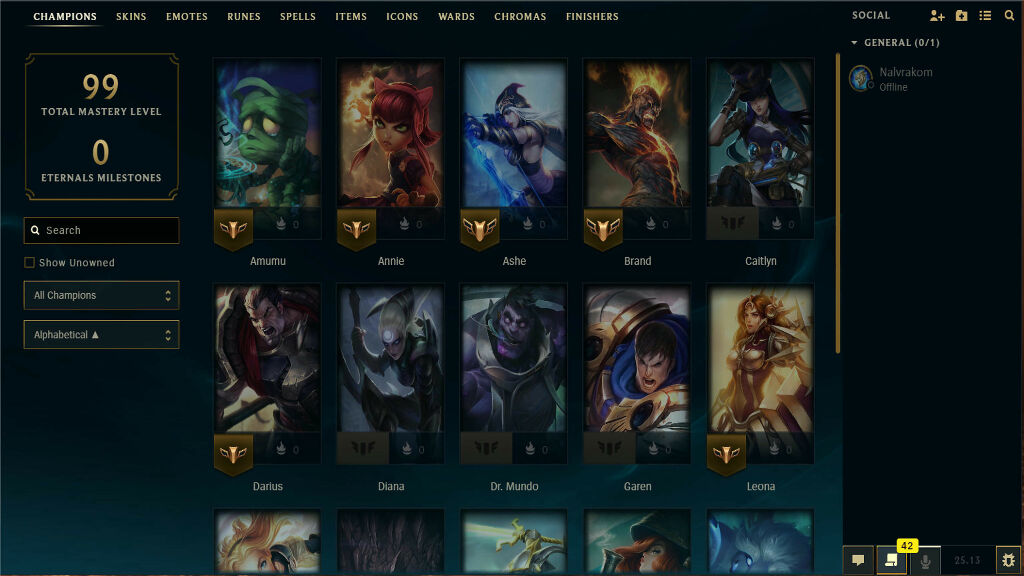Toggle the Show Unowned checkbox

[30, 263]
